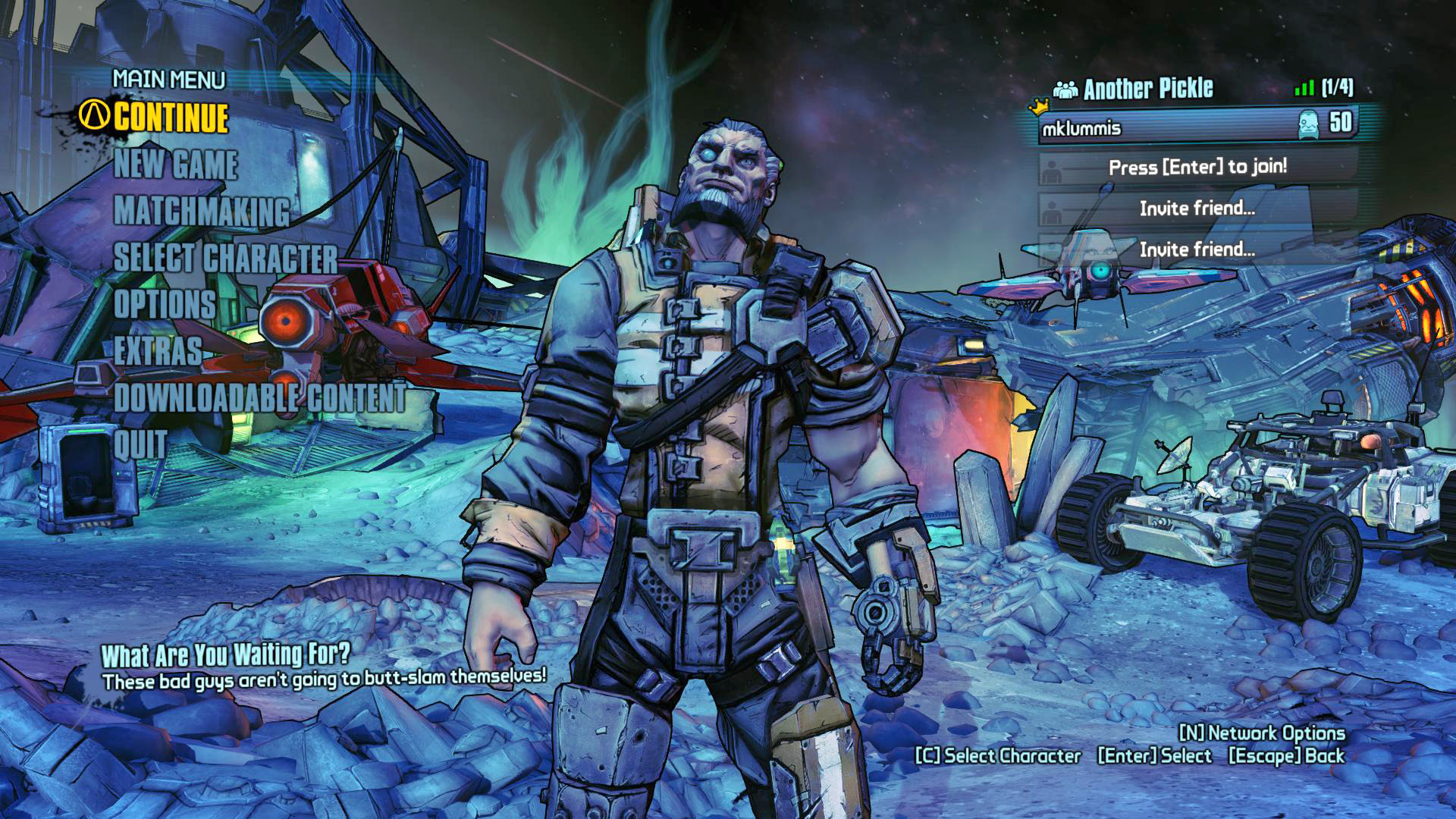Image resolution: width=1456 pixels, height=819 pixels.
Task: Open the Another Pickle lobby header
Action: tap(1147, 89)
